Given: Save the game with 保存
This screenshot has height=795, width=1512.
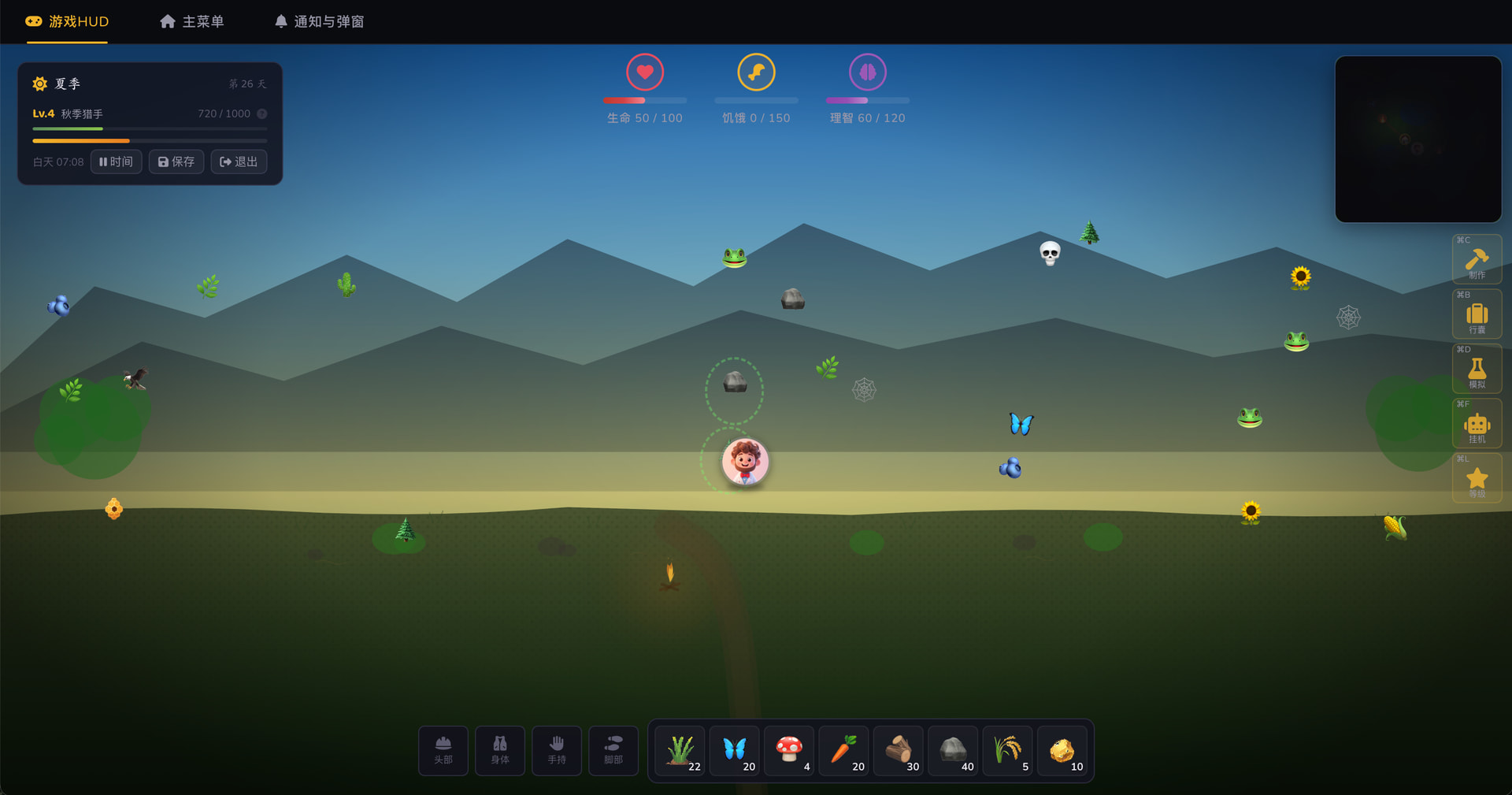Looking at the screenshot, I should click(176, 162).
